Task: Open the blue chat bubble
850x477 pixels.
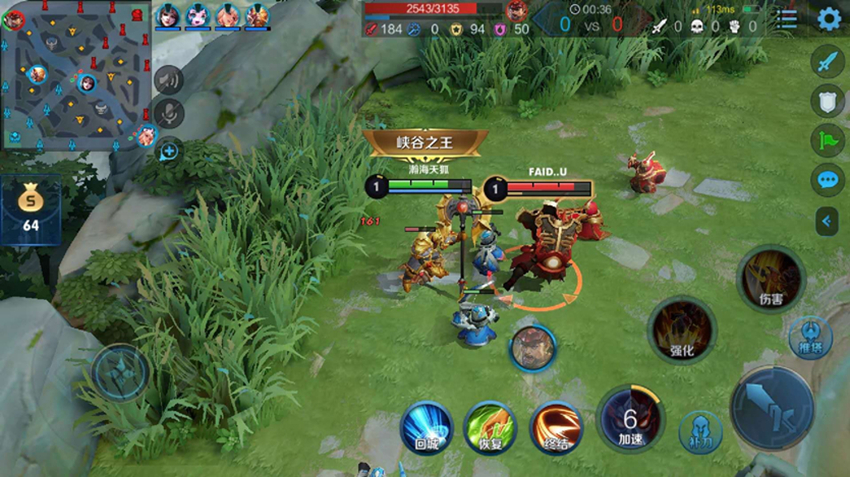Action: tap(828, 180)
